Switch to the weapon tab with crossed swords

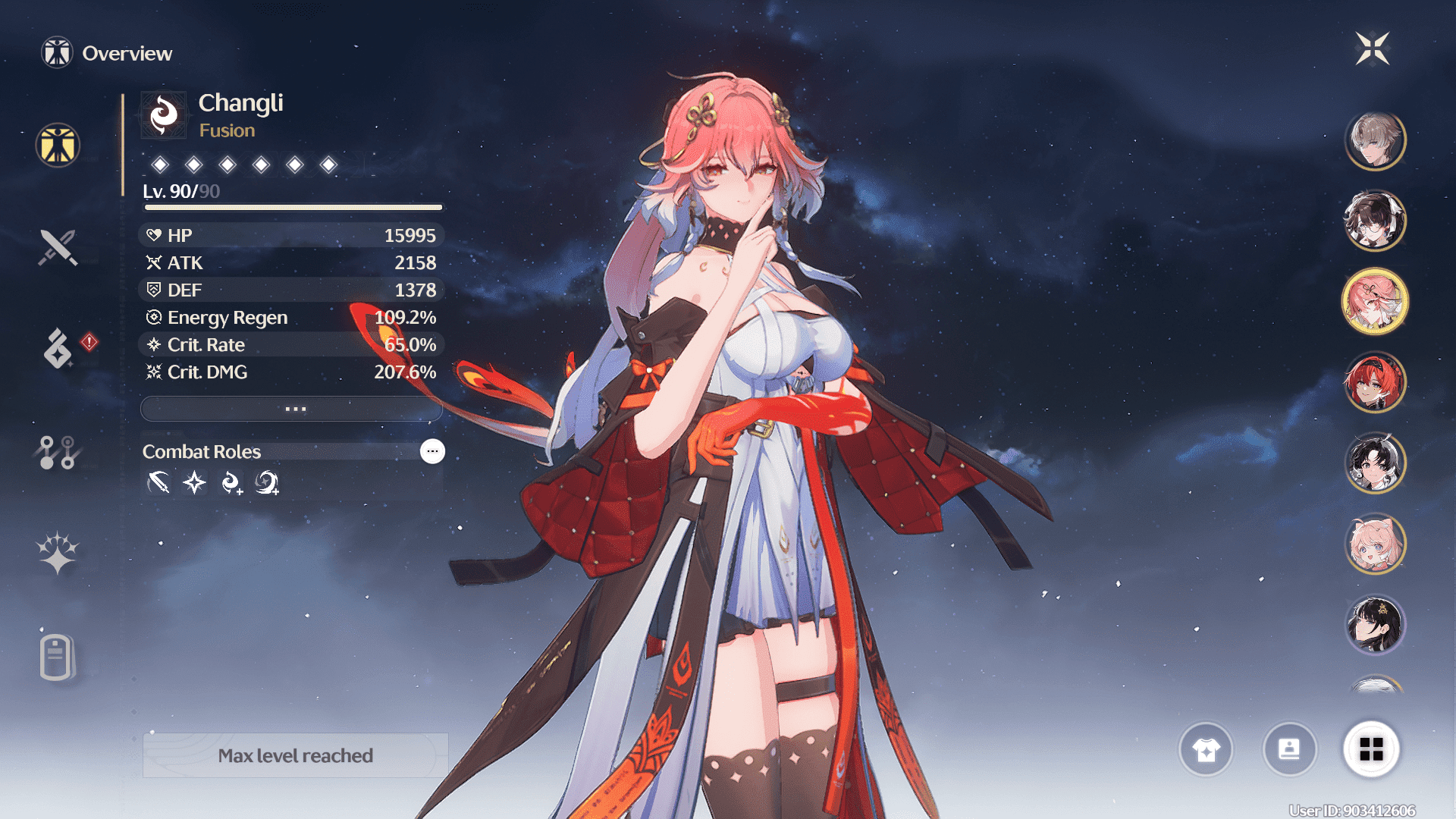click(x=58, y=247)
